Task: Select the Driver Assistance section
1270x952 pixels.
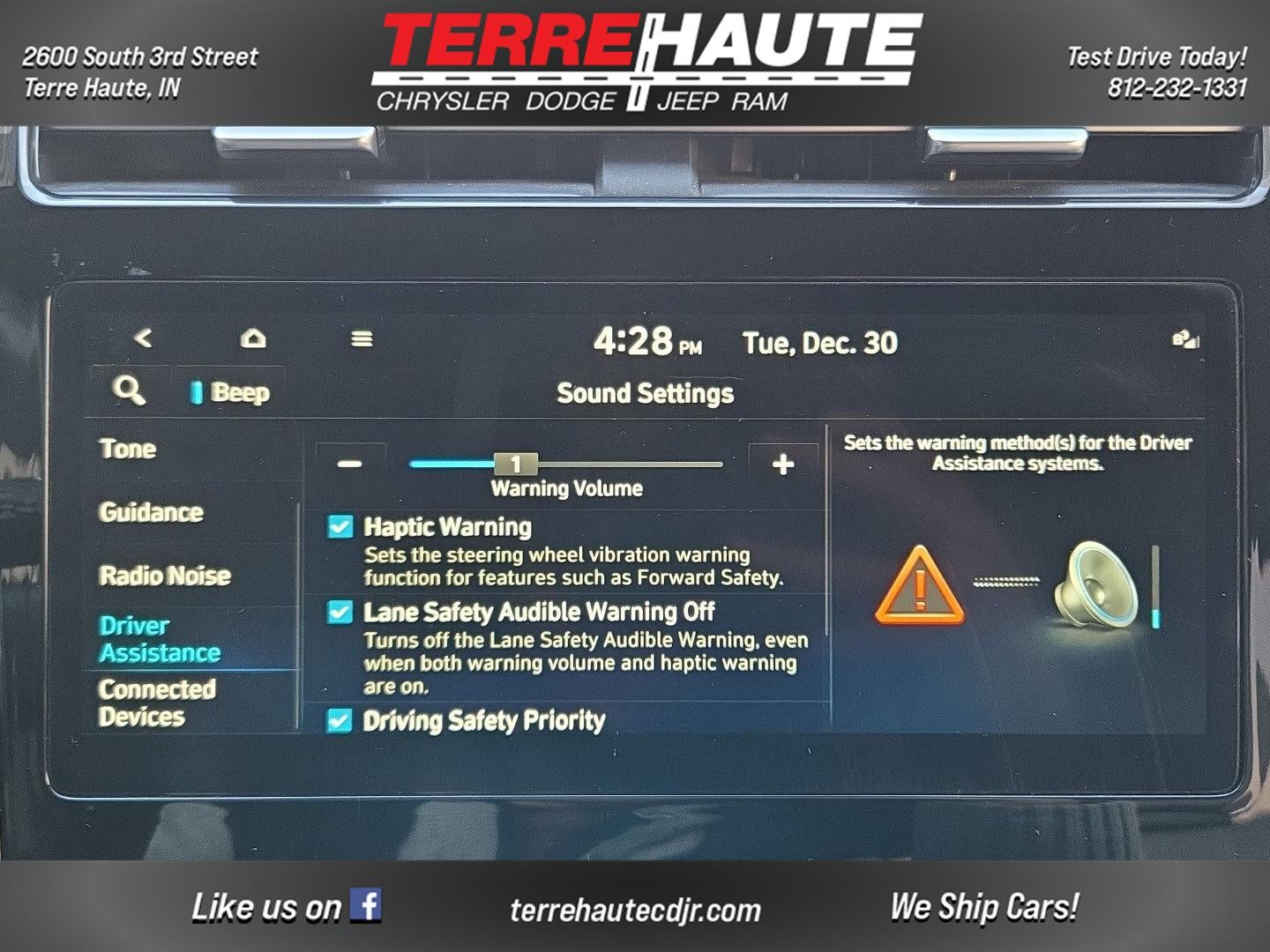Action: click(159, 640)
